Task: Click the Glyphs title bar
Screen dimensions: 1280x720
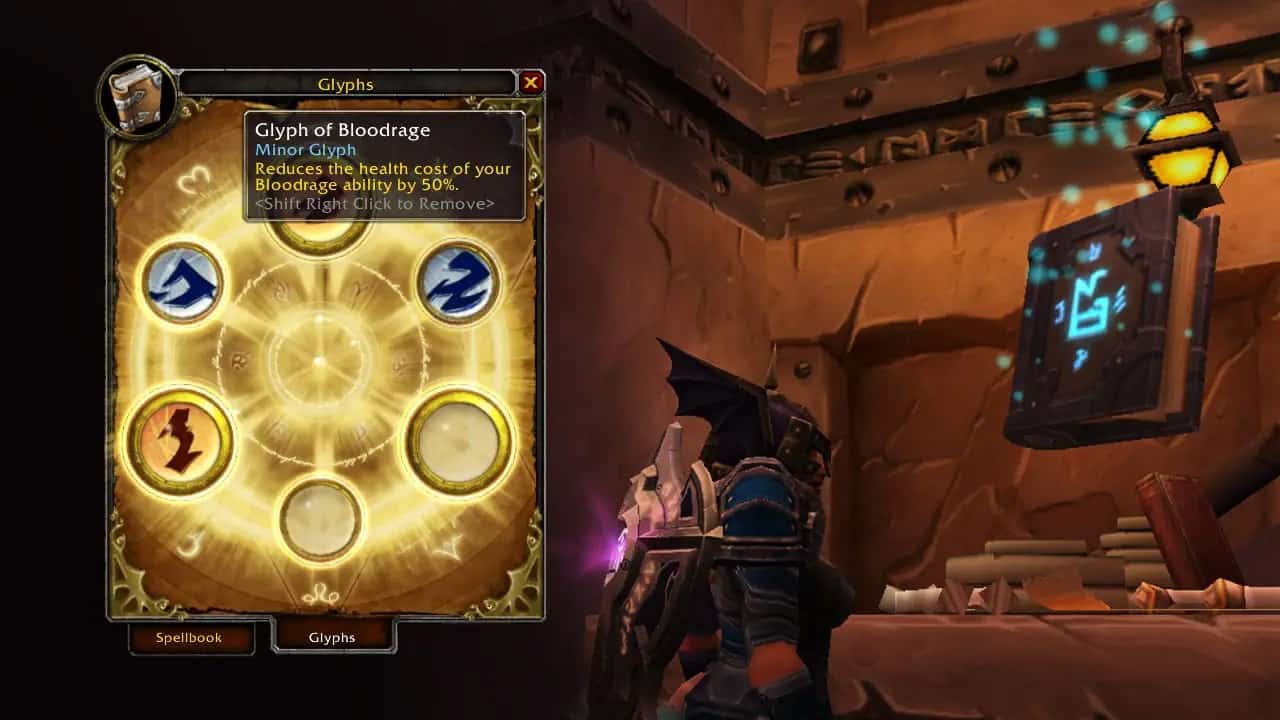Action: (x=345, y=84)
